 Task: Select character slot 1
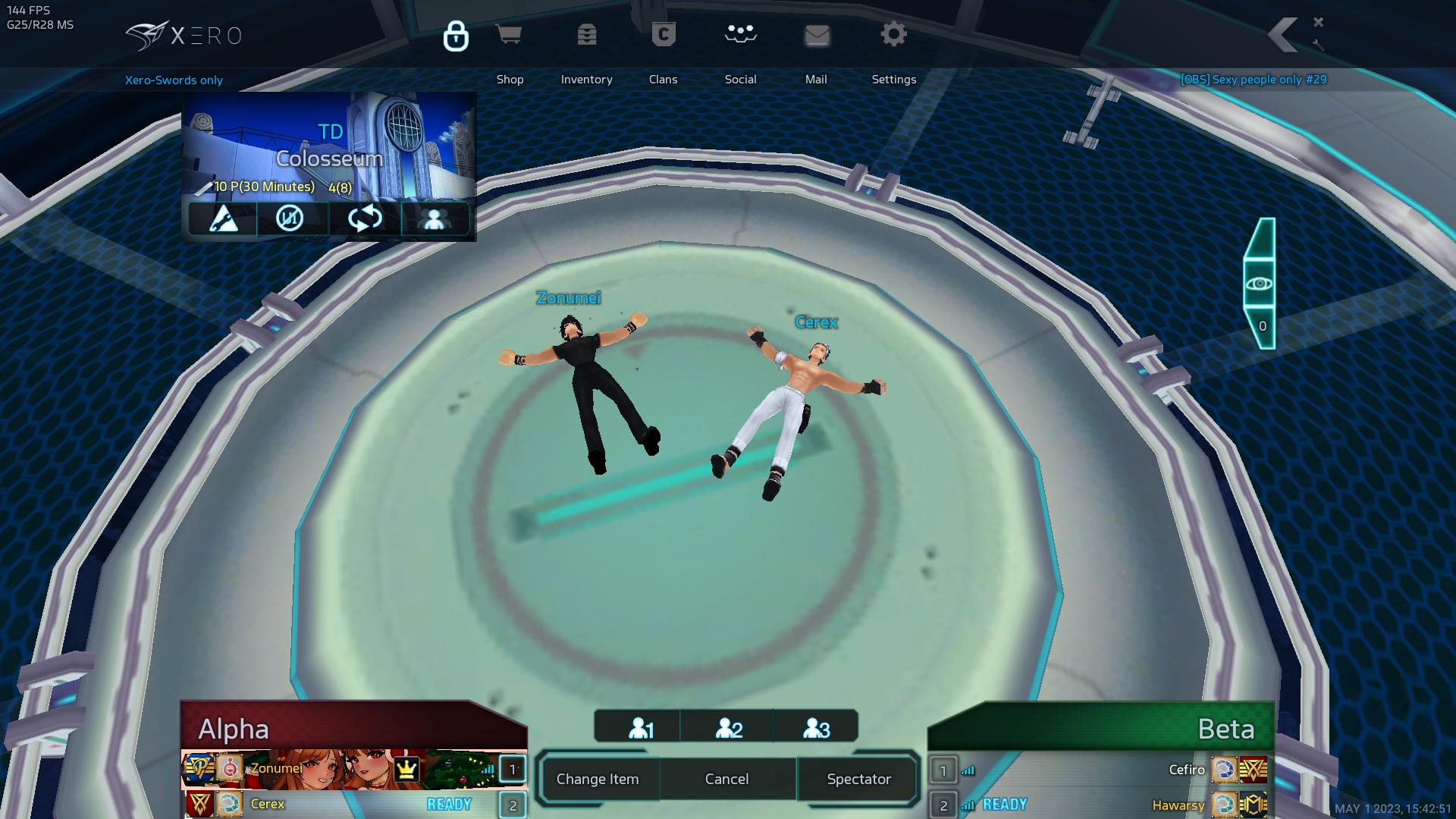click(641, 728)
